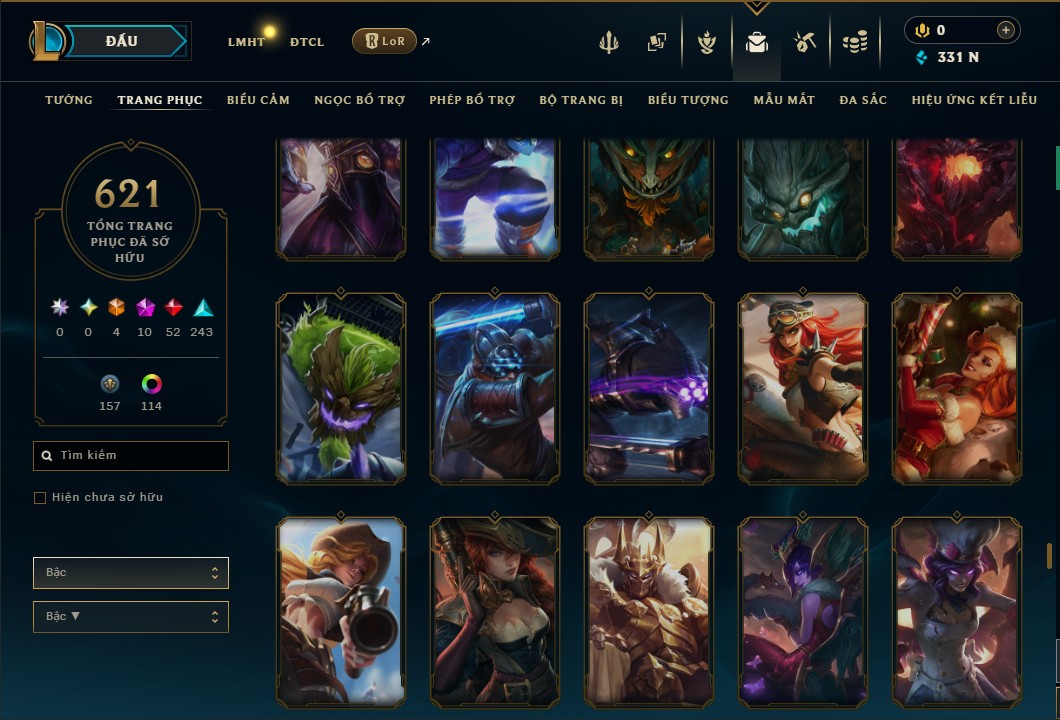Show the BỘ TRANG BỊ tab
The image size is (1060, 720).
click(581, 100)
